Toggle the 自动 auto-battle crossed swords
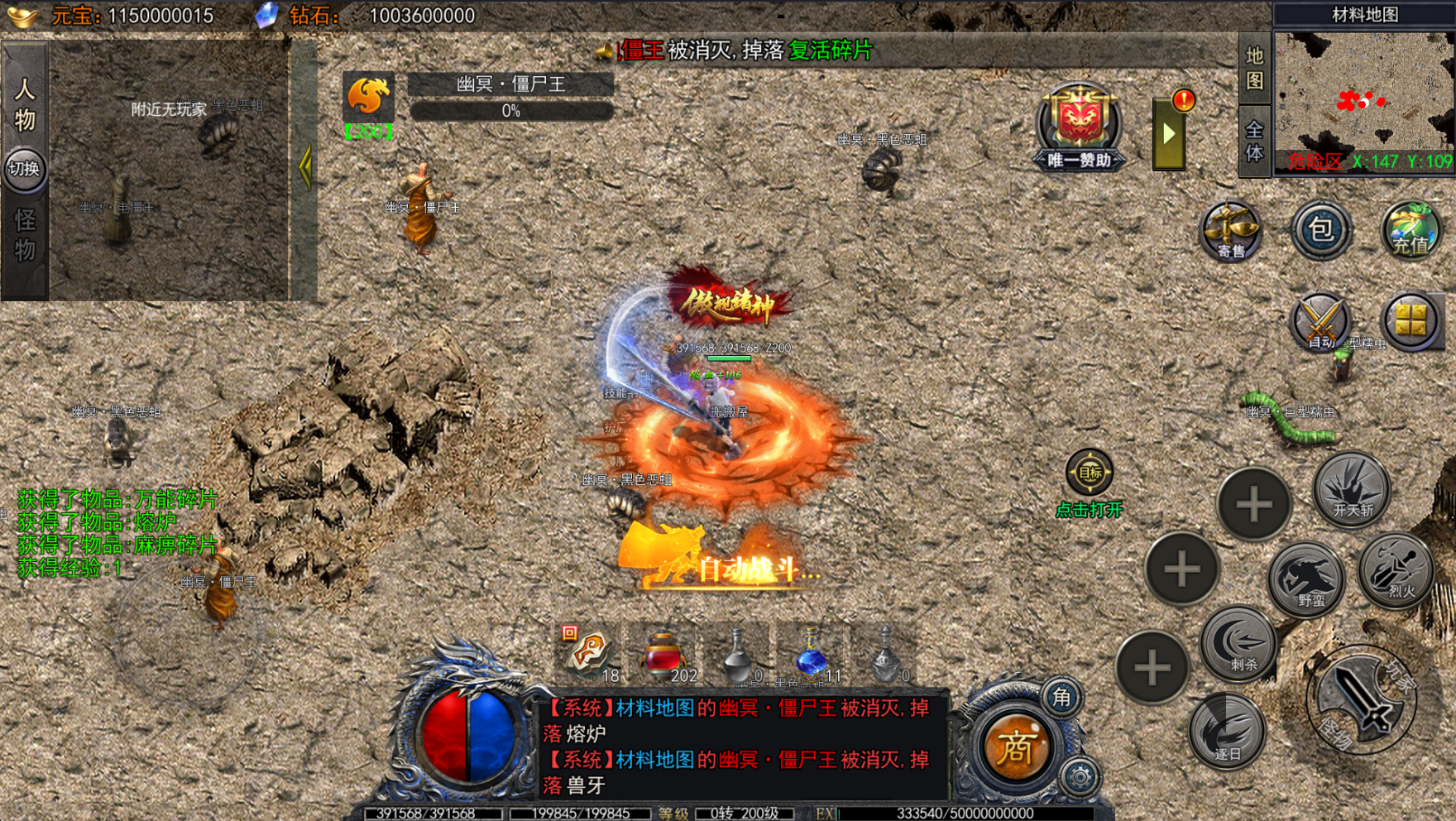The width and height of the screenshot is (1456, 821). [1320, 321]
